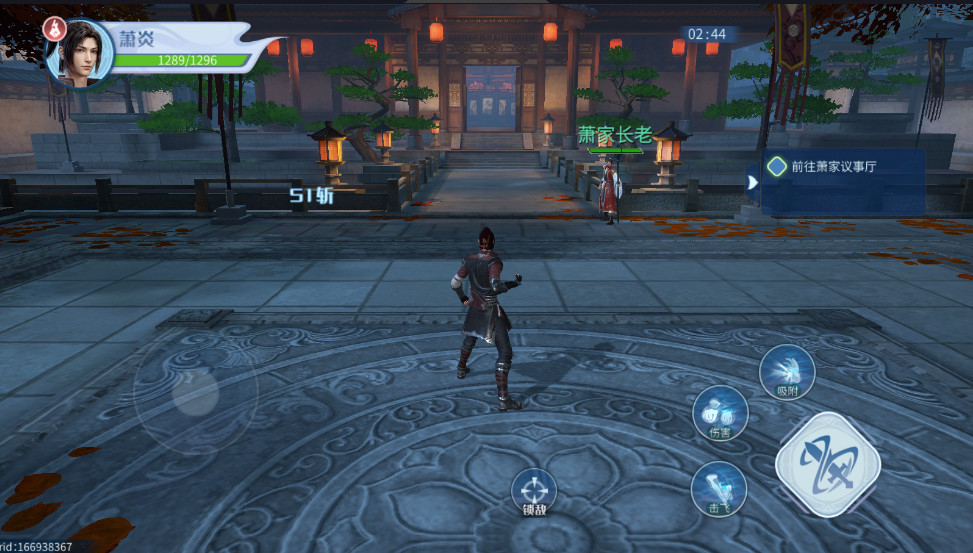Open the 前往萧家议事厅 quest tracker
Screen dimensions: 973x553
832,167
